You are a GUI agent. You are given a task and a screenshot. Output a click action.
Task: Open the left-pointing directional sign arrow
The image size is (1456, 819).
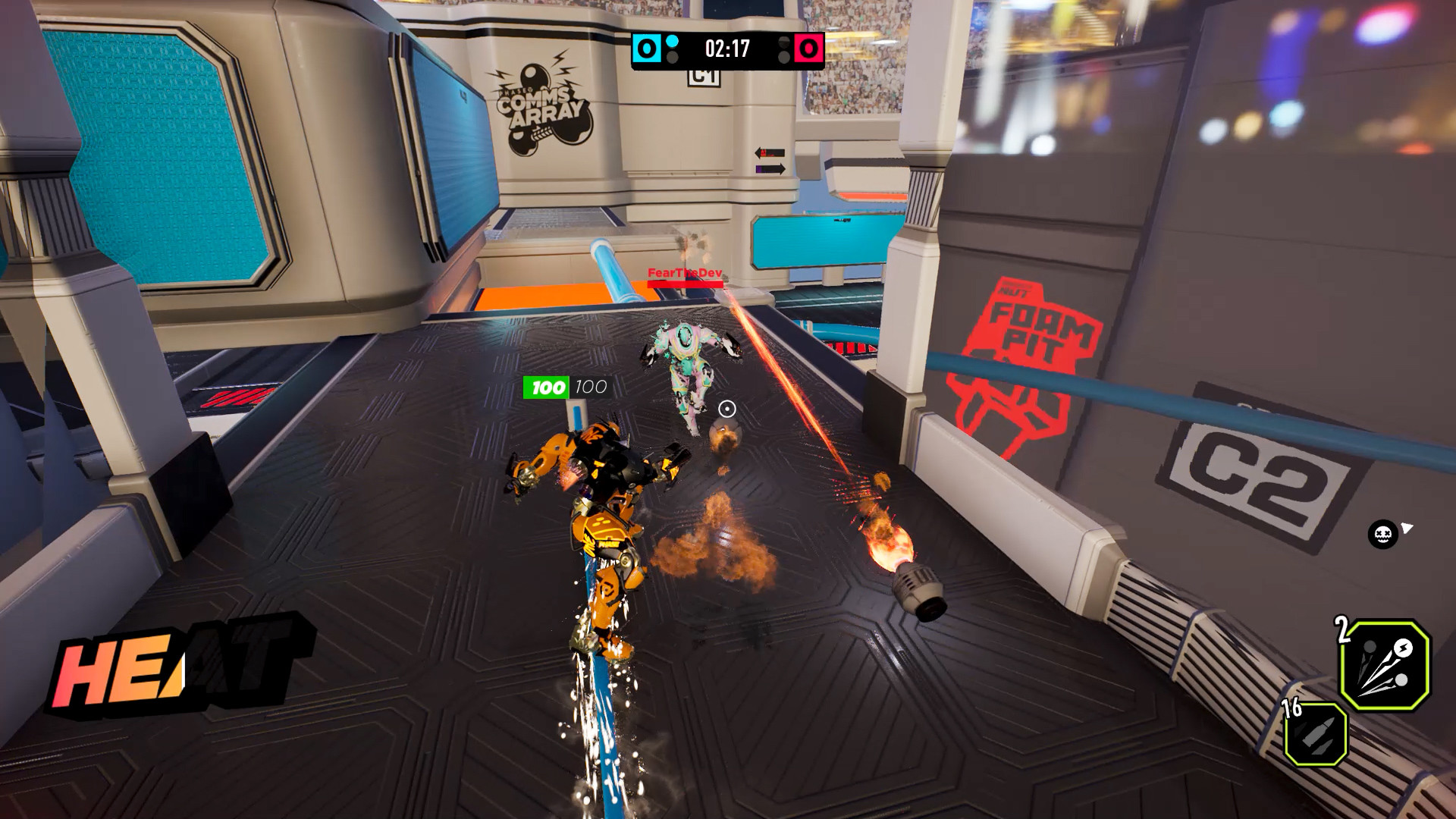(x=767, y=151)
